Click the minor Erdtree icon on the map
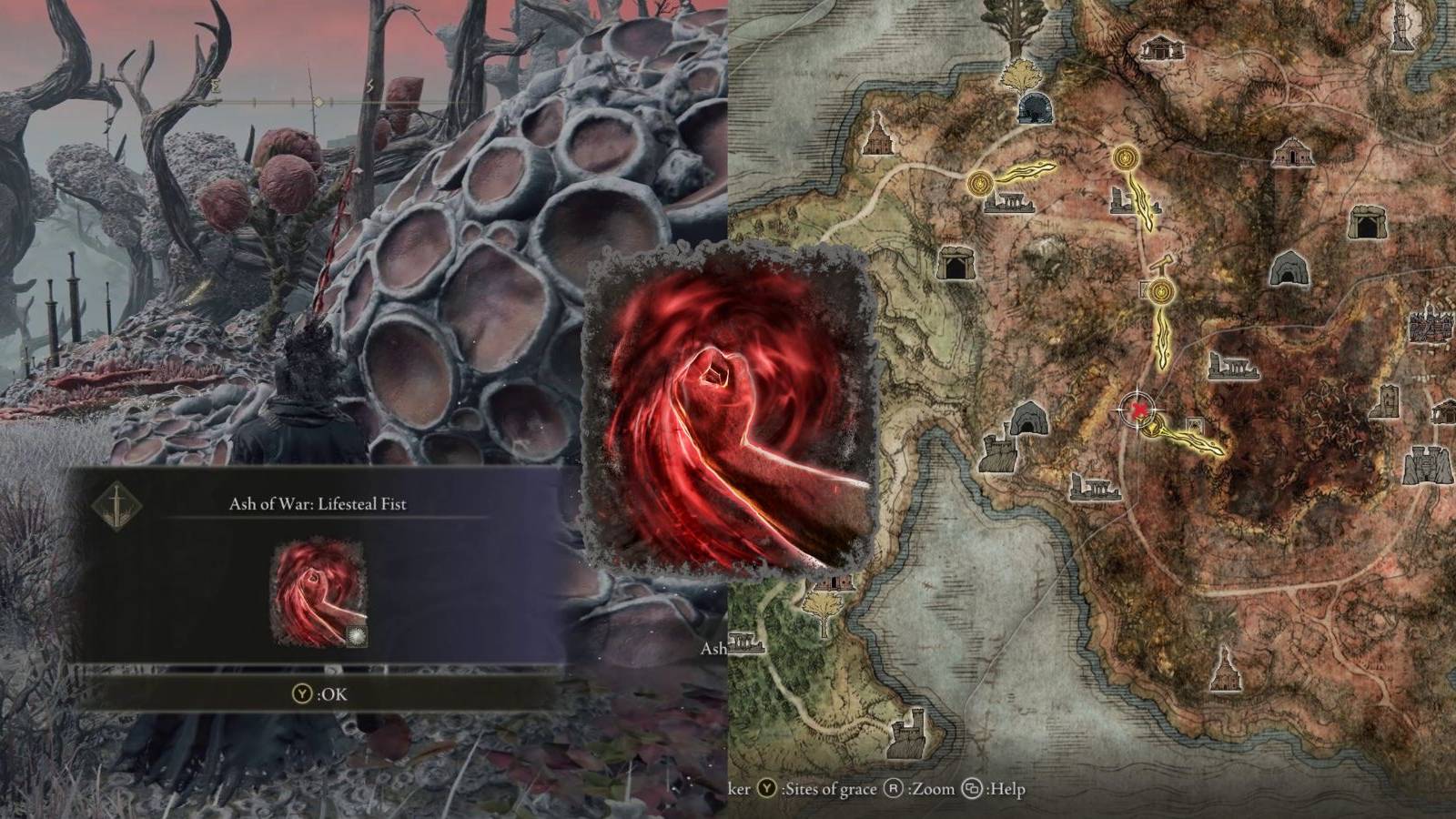 (1022, 75)
